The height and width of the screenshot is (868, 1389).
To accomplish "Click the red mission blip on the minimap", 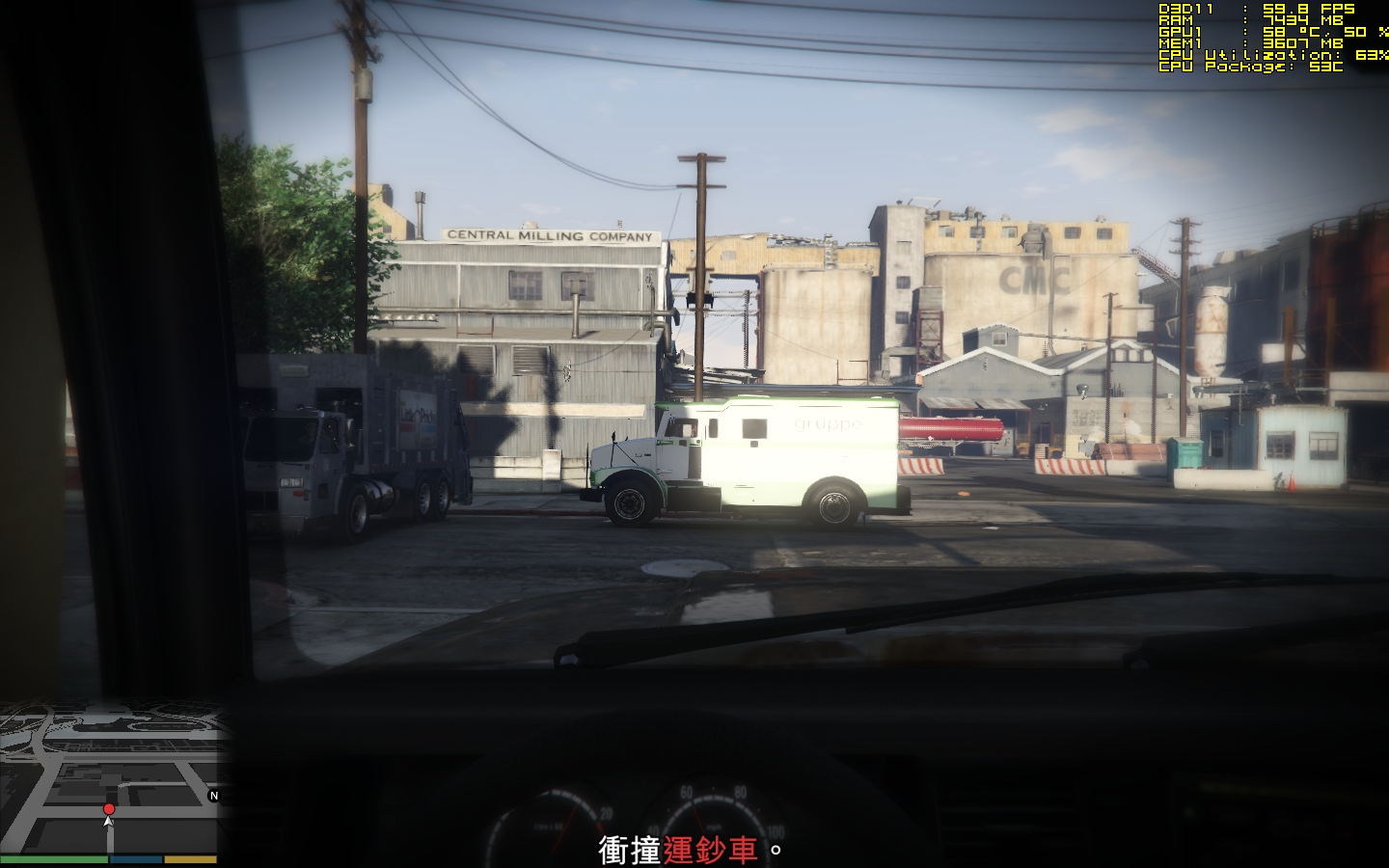I will tap(109, 809).
